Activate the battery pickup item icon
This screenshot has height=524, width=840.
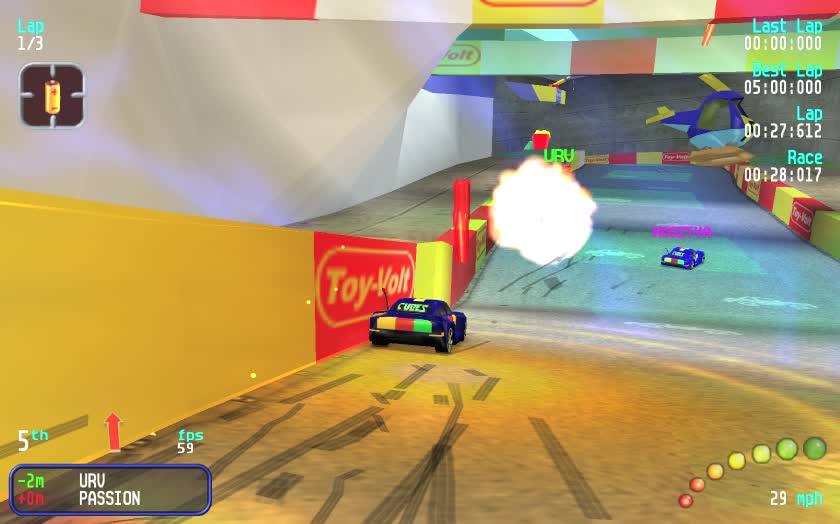point(52,96)
